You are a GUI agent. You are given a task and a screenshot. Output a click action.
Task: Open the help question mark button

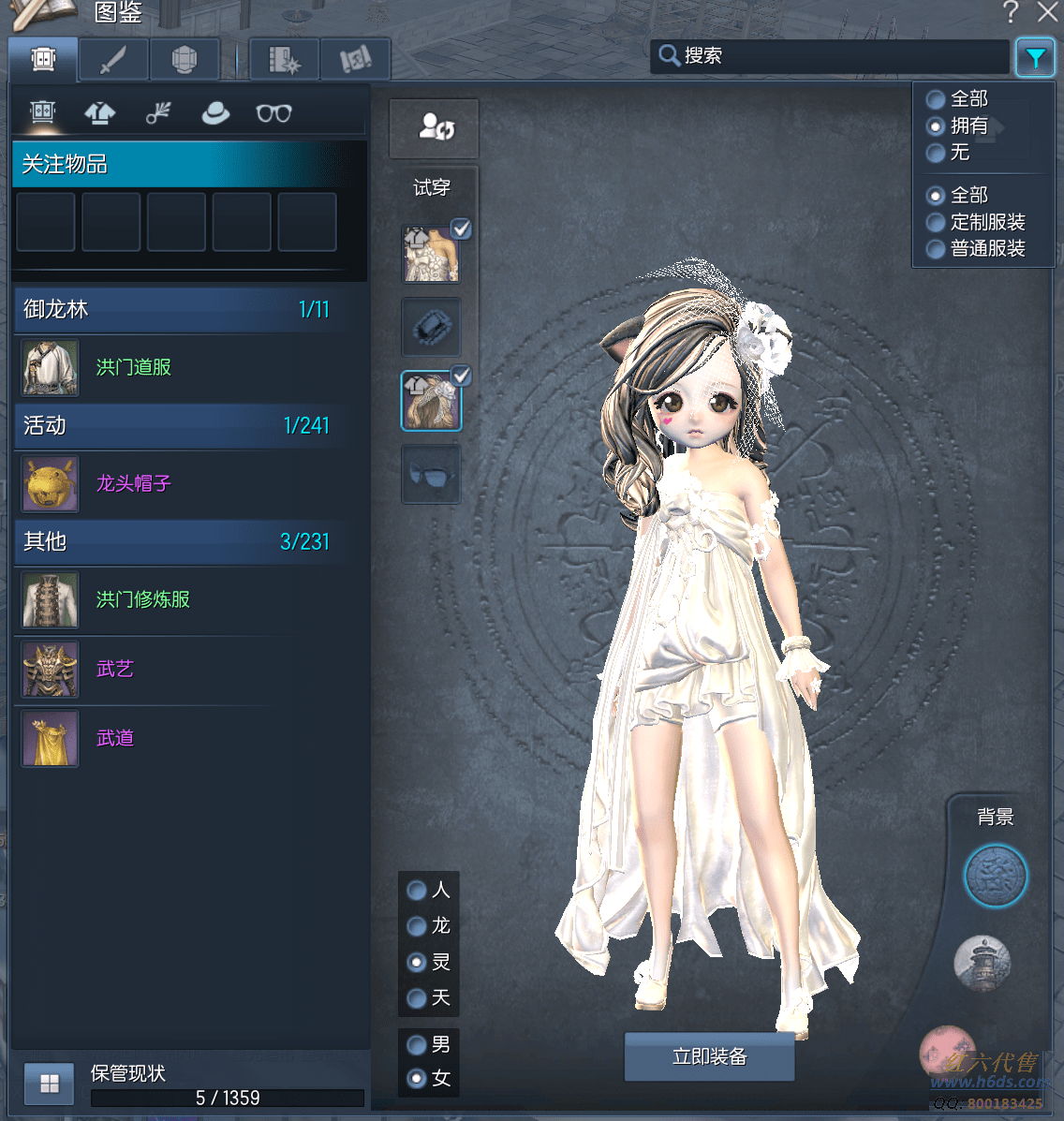(1010, 12)
